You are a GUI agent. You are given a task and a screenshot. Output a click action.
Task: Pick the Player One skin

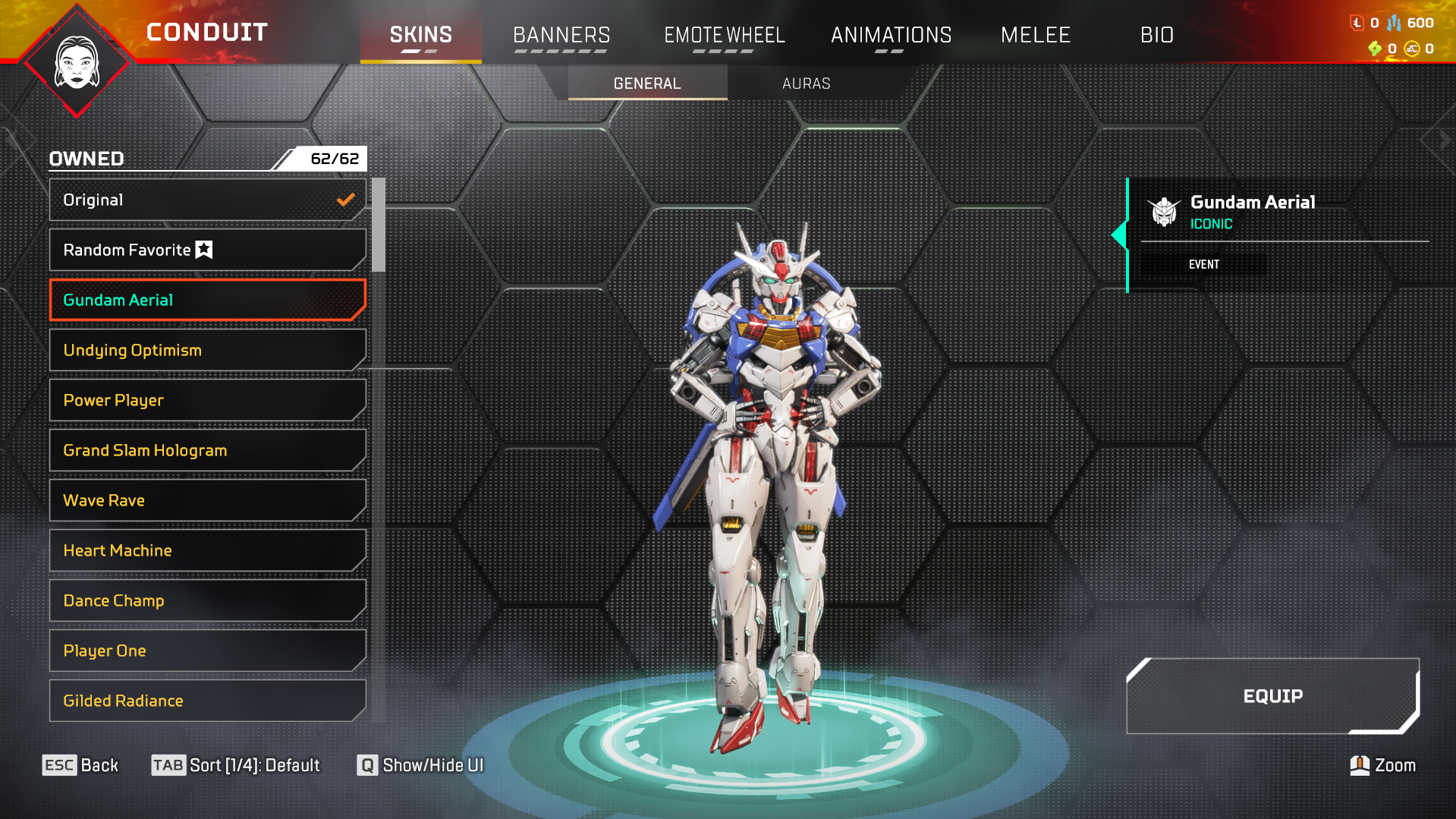point(206,650)
